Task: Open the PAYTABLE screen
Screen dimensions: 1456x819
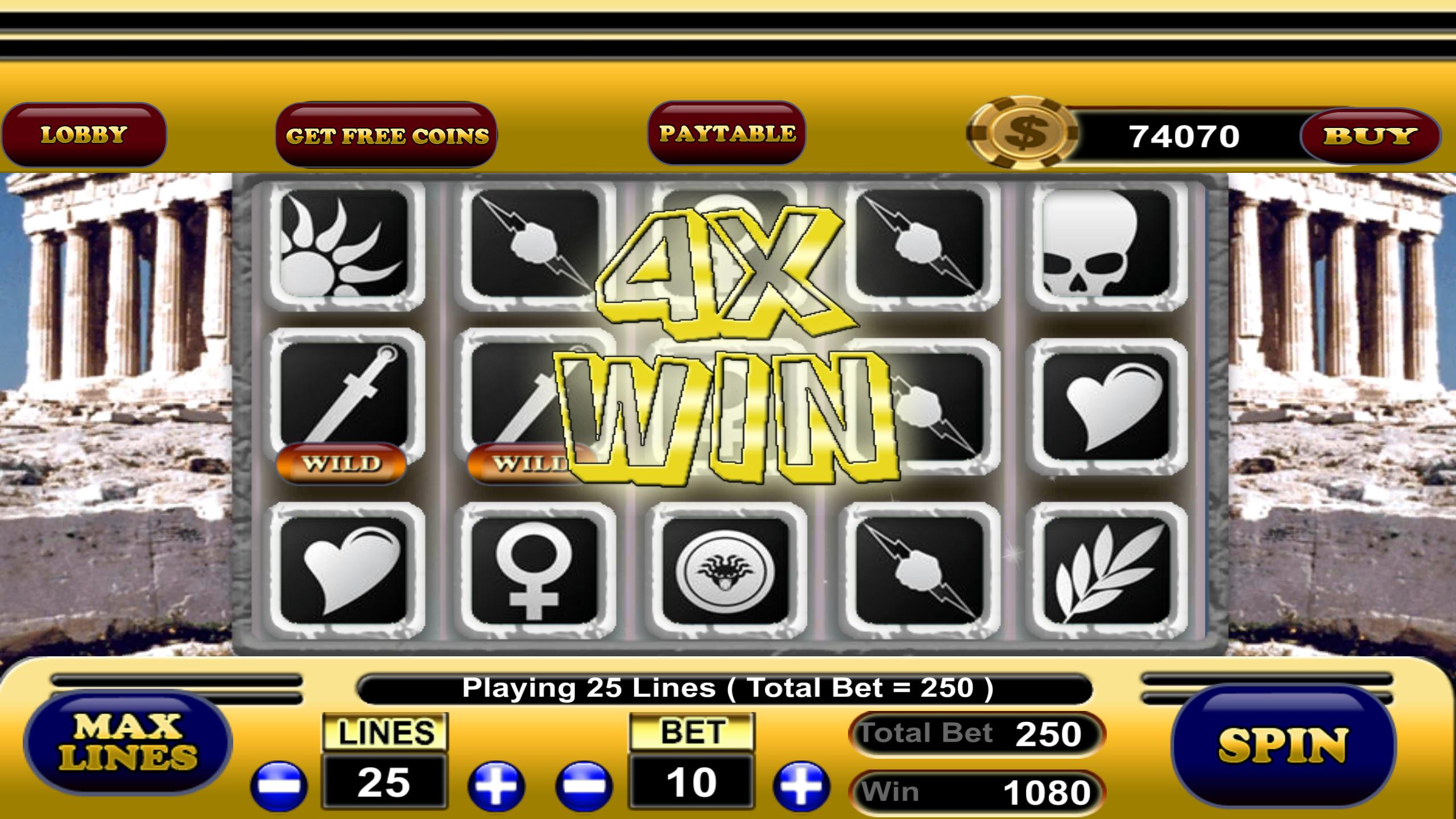Action: tap(727, 135)
